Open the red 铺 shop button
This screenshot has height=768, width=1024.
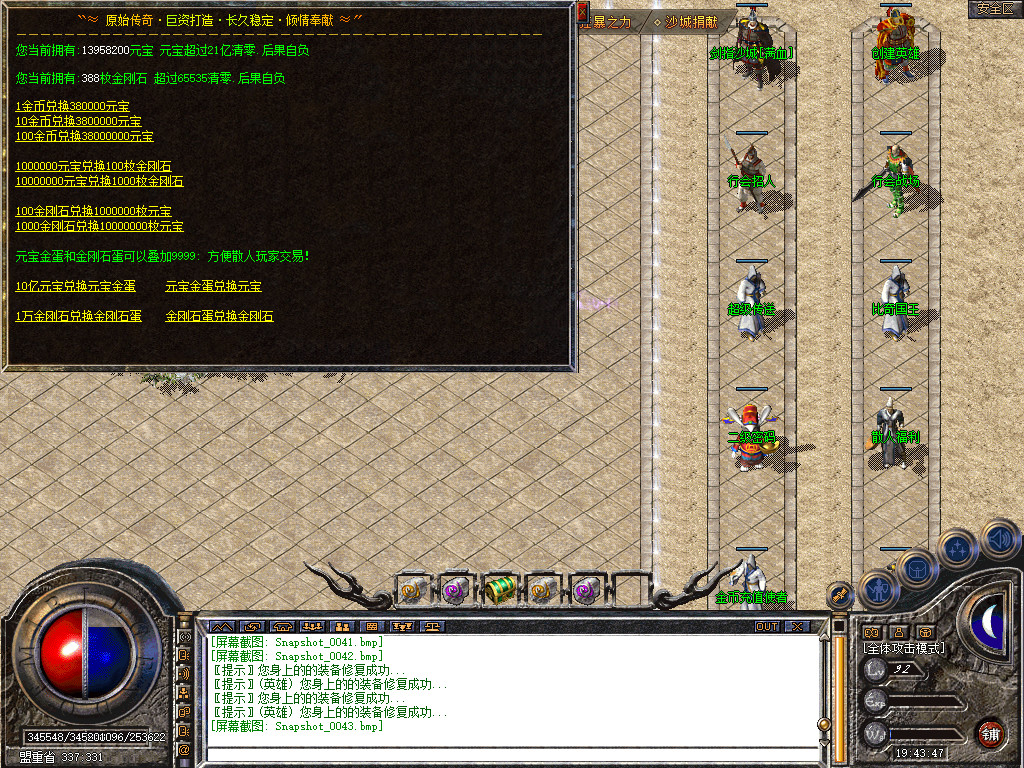[990, 733]
